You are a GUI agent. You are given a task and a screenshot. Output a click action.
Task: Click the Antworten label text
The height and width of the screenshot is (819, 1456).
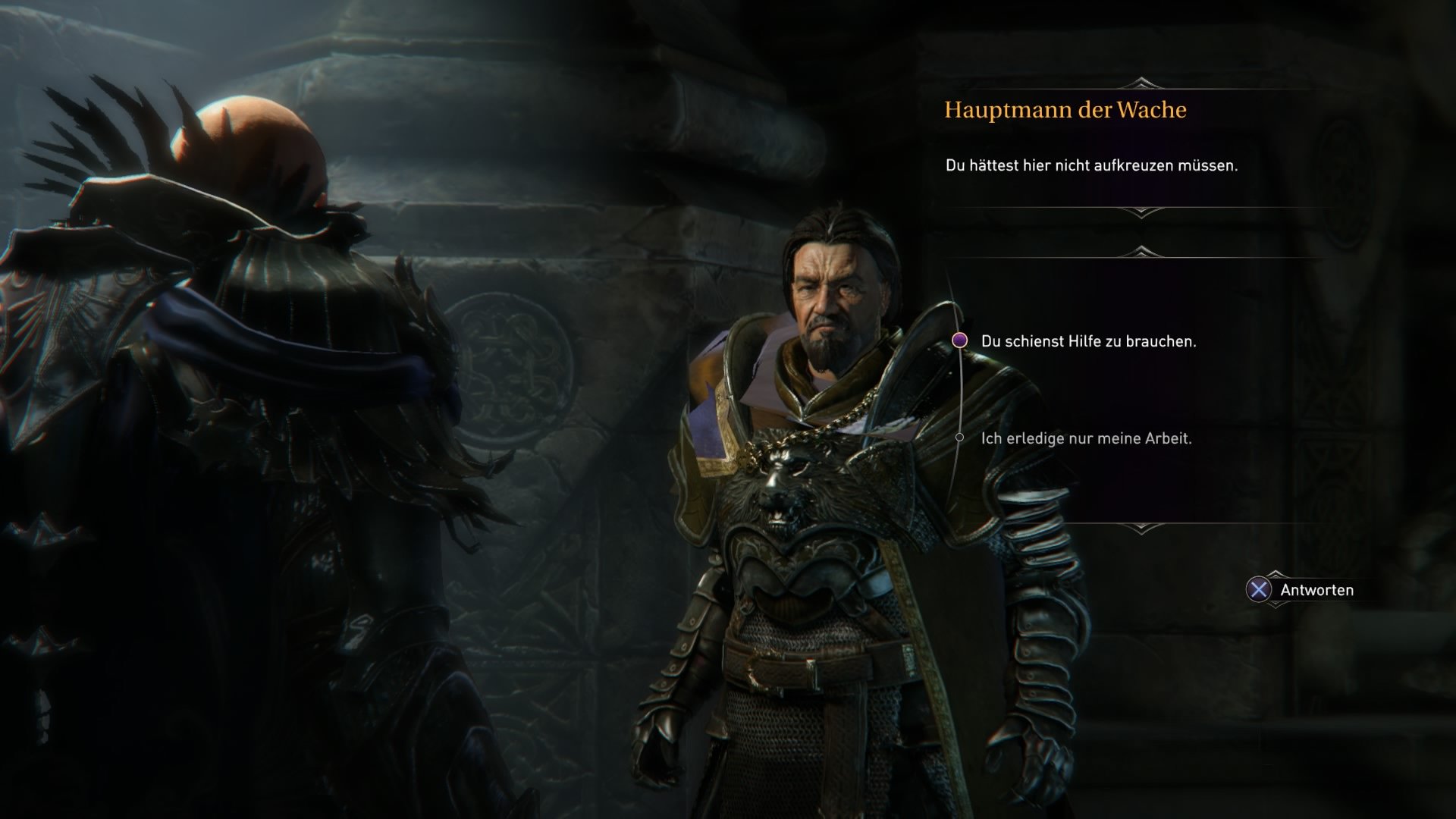click(1318, 590)
